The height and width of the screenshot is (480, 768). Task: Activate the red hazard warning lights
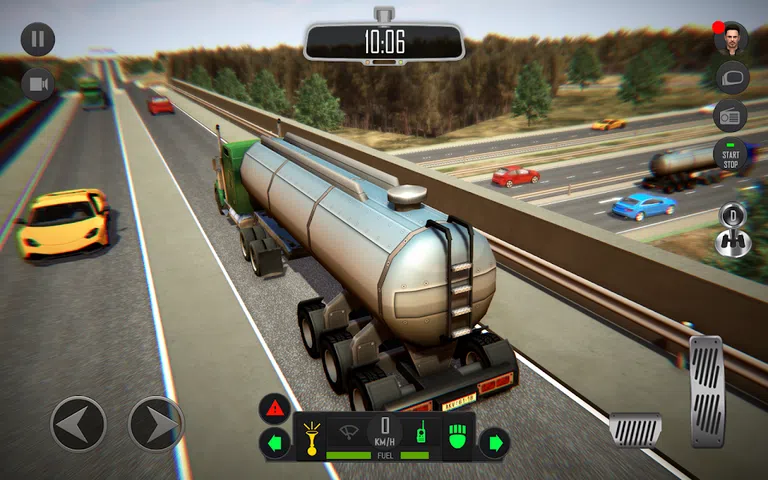point(275,408)
